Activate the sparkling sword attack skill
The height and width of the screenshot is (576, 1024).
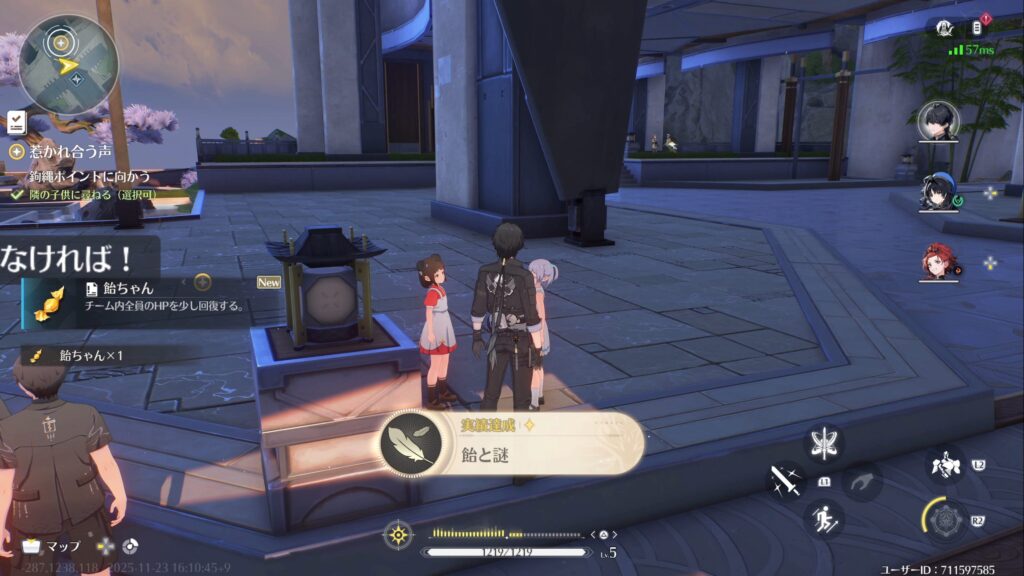click(x=786, y=481)
